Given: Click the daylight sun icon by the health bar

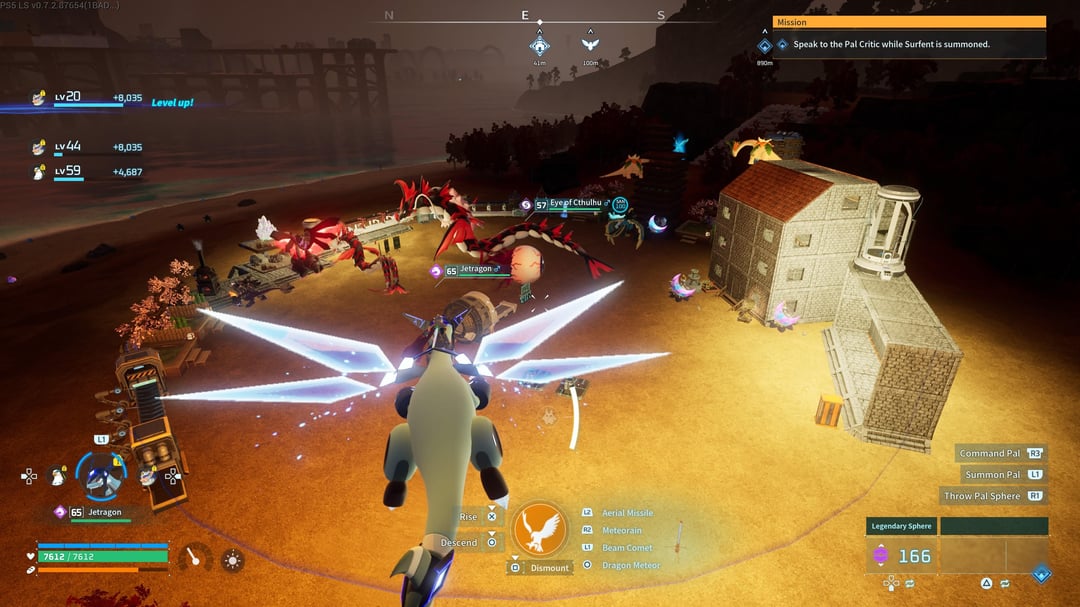Looking at the screenshot, I should pyautogui.click(x=232, y=560).
